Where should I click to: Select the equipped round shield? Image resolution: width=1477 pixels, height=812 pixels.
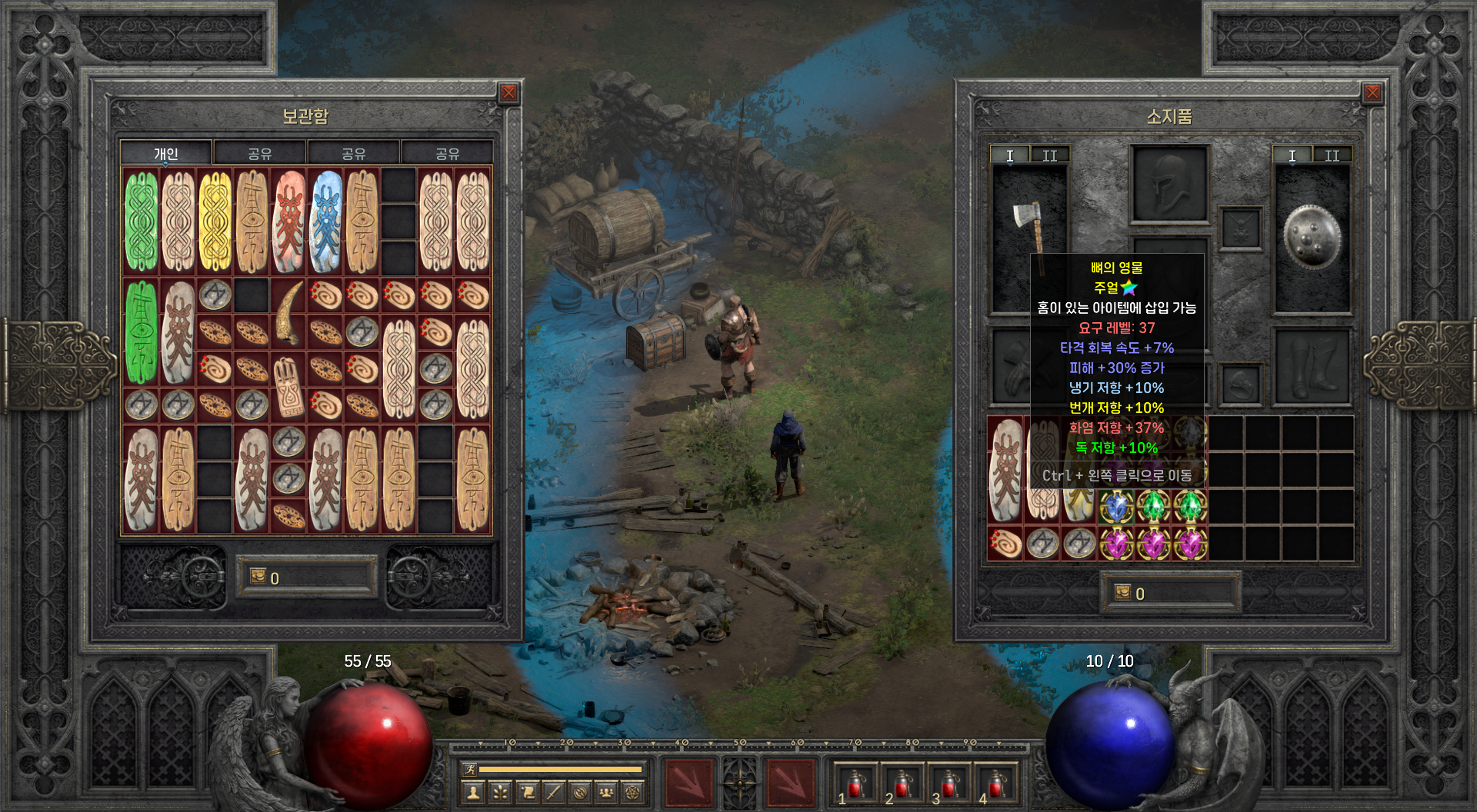point(1312,237)
